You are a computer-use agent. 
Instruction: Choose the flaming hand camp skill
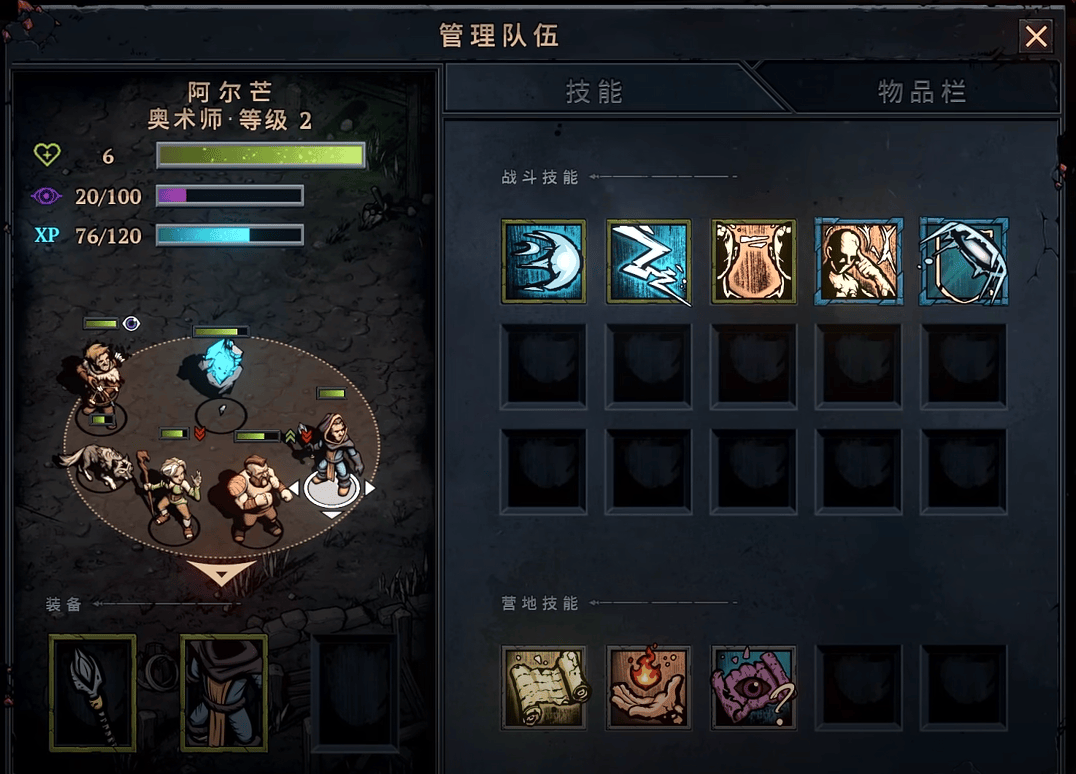[648, 686]
